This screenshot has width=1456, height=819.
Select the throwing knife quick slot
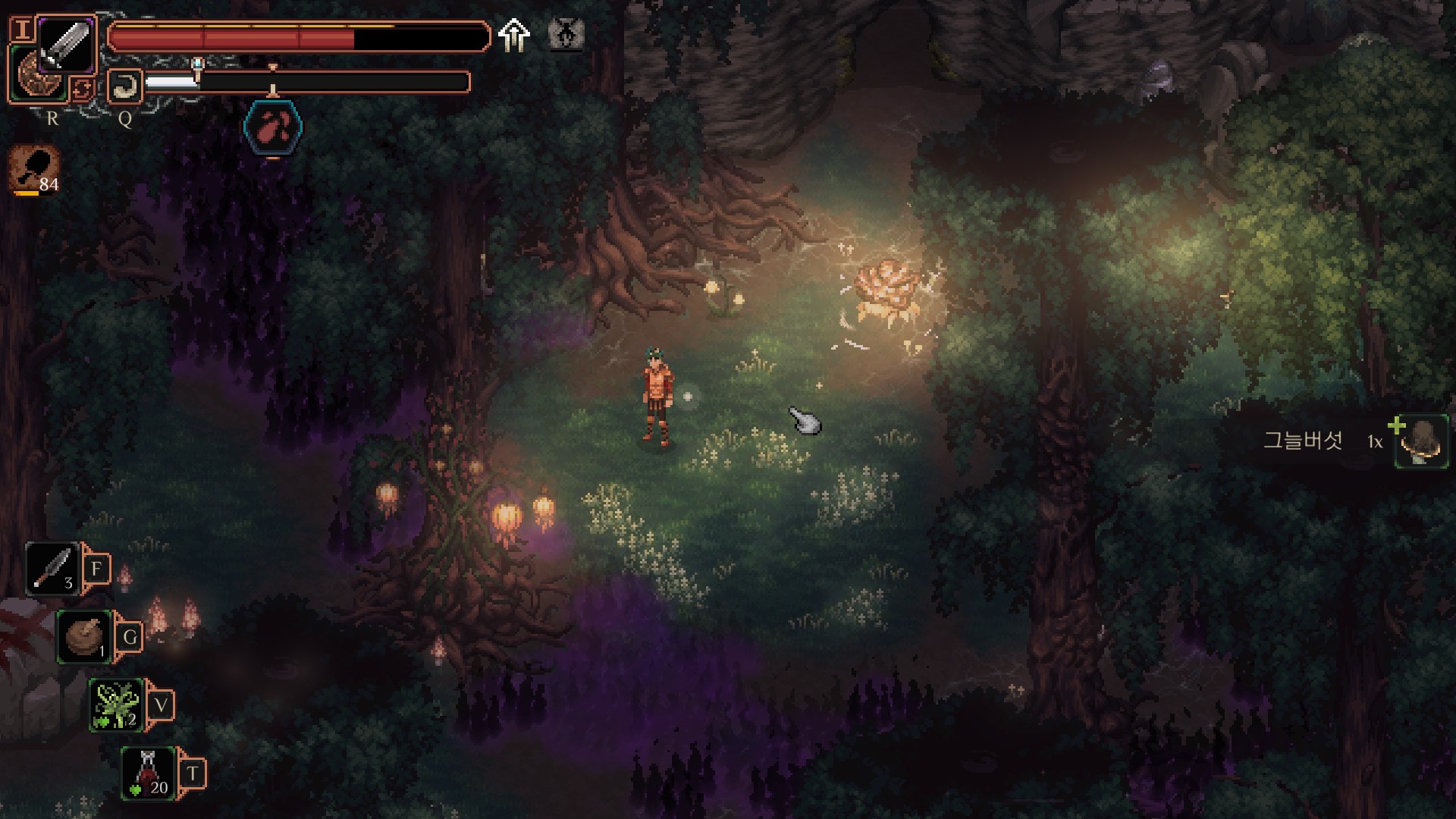coord(53,568)
